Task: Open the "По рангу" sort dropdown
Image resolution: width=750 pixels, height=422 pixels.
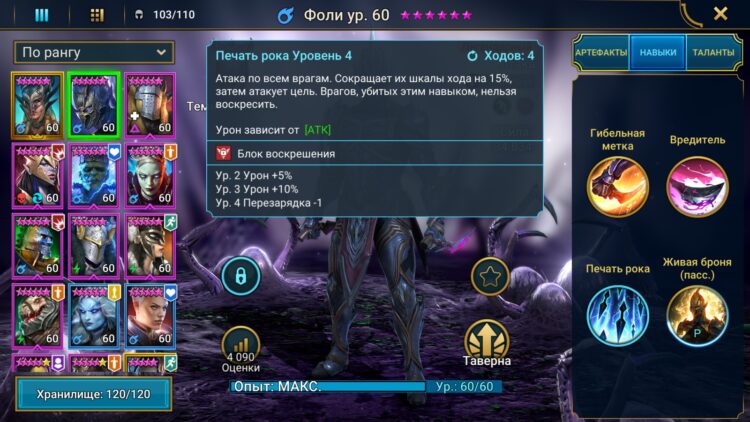Action: point(93,52)
